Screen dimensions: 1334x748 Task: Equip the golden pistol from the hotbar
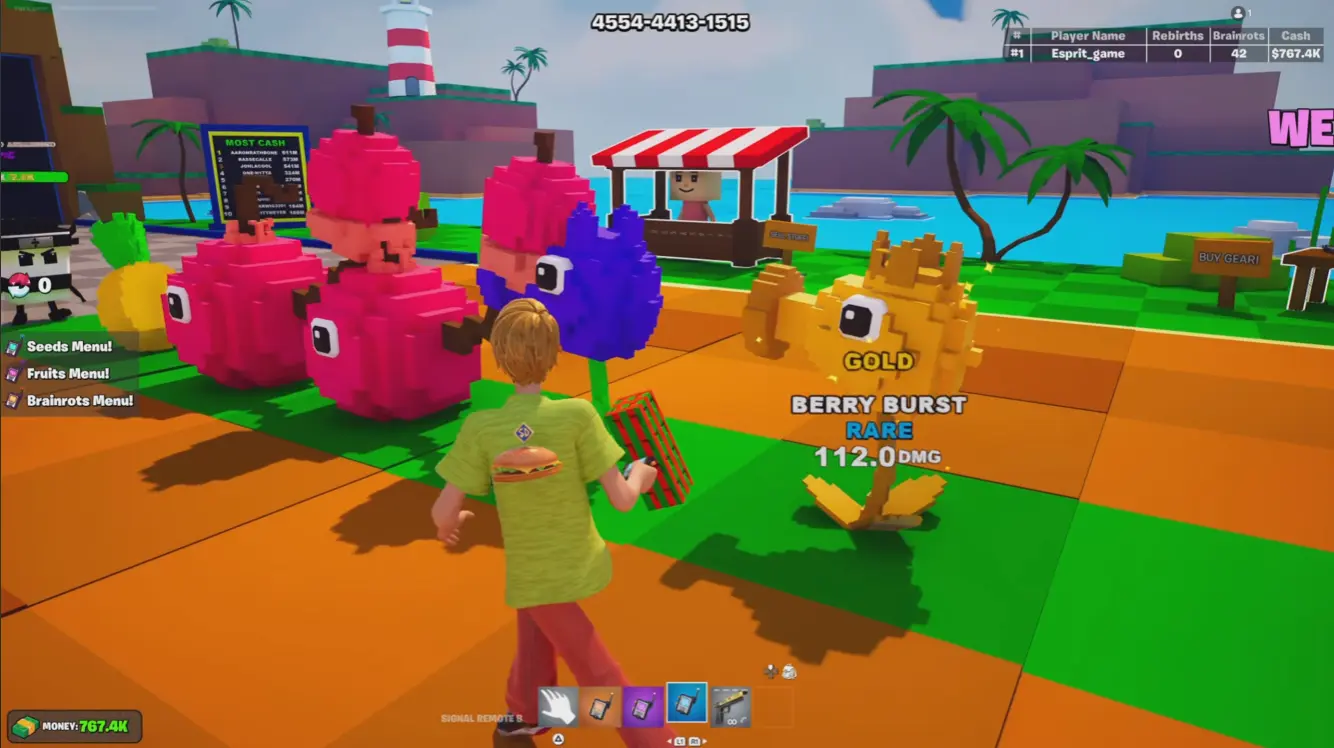click(x=730, y=705)
